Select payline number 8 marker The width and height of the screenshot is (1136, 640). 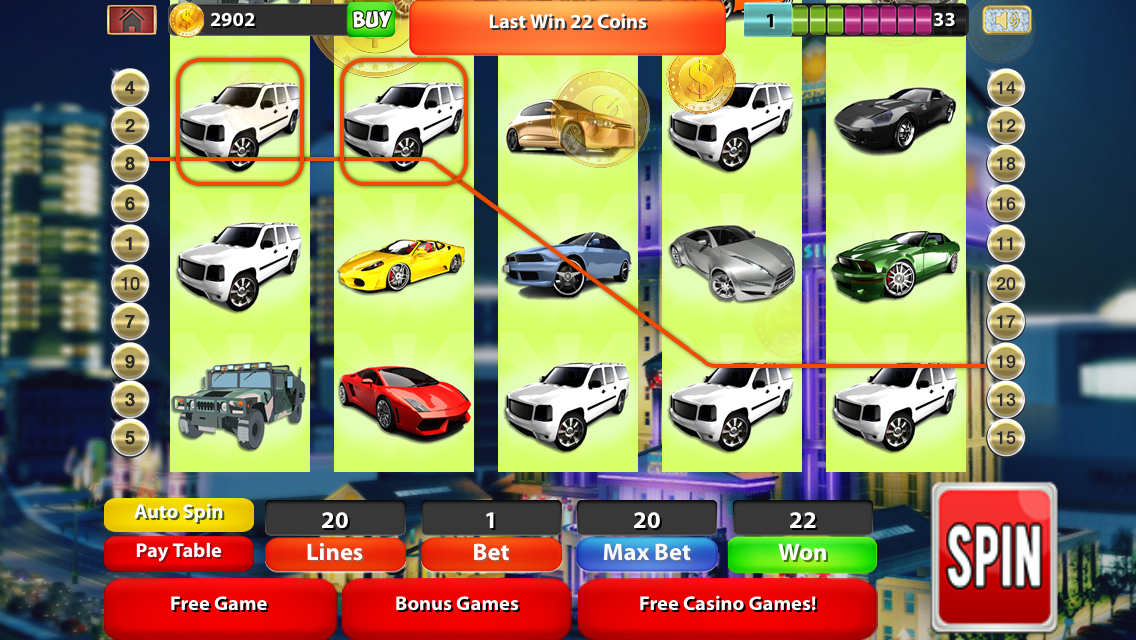[130, 163]
